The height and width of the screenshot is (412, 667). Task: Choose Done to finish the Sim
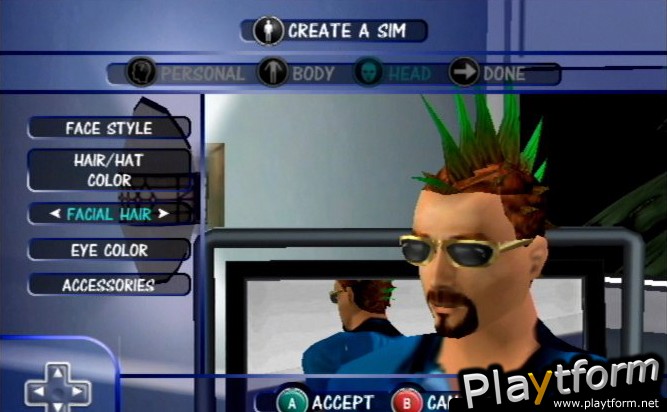pyautogui.click(x=488, y=73)
